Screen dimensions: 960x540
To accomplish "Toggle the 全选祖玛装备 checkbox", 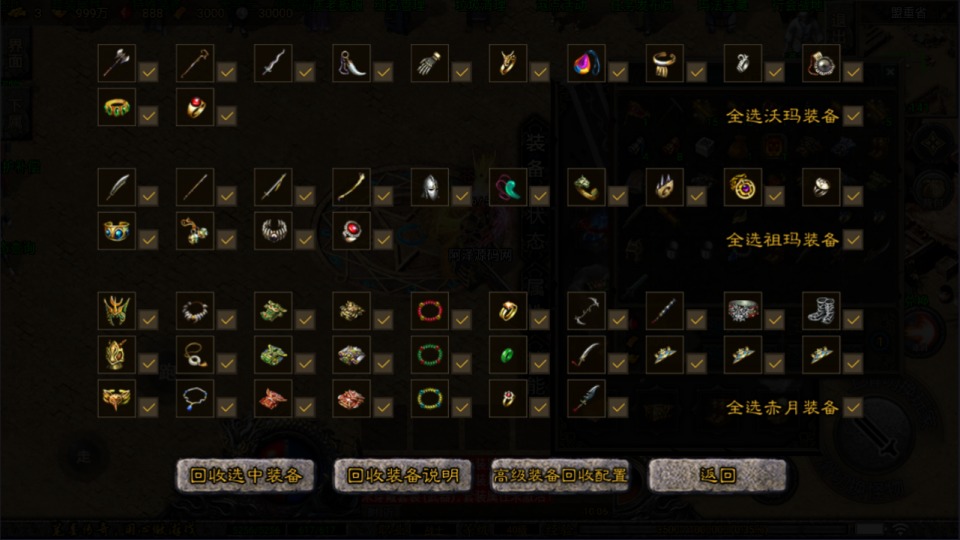I will tap(853, 240).
